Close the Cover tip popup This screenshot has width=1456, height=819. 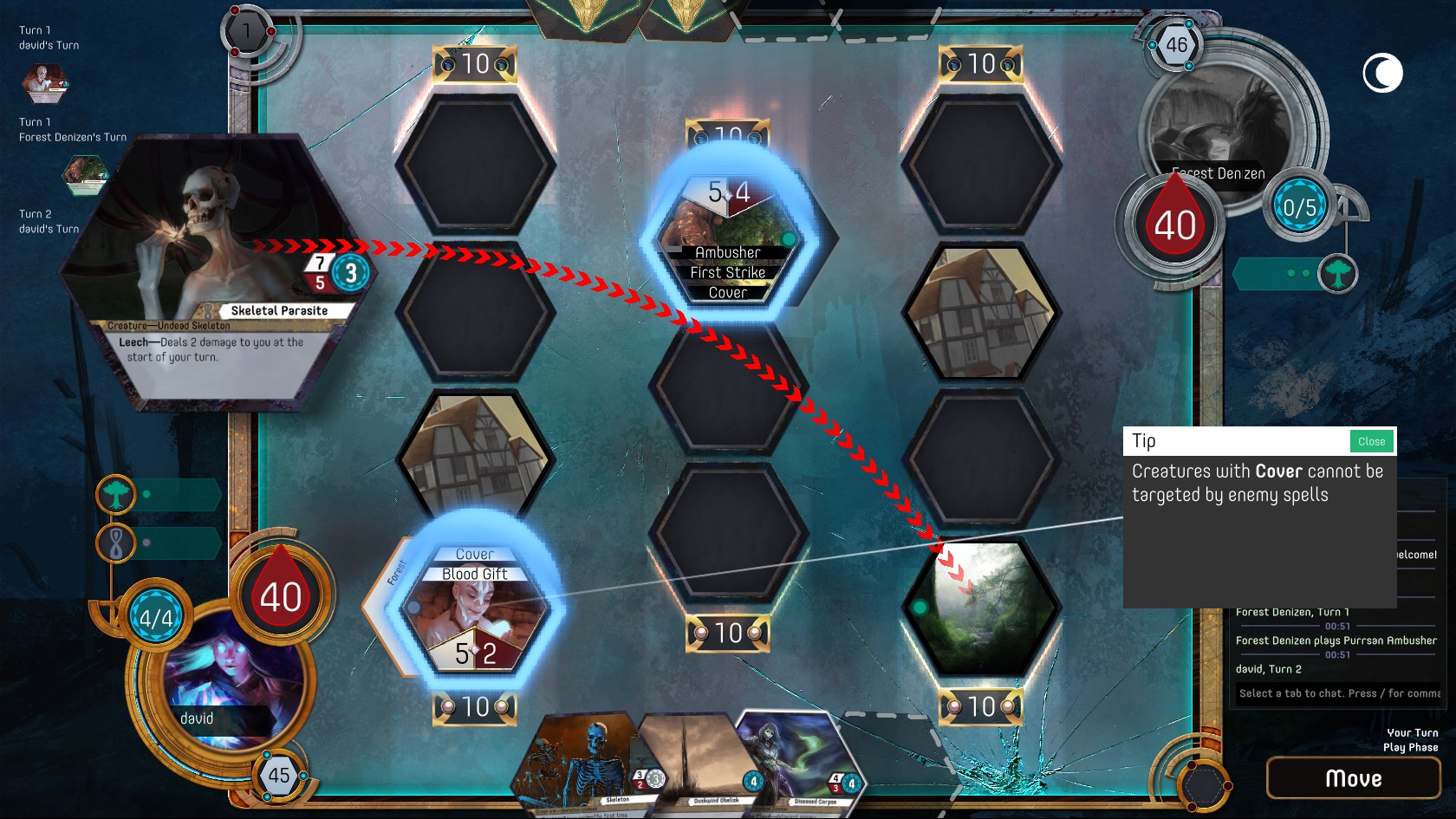click(1371, 441)
